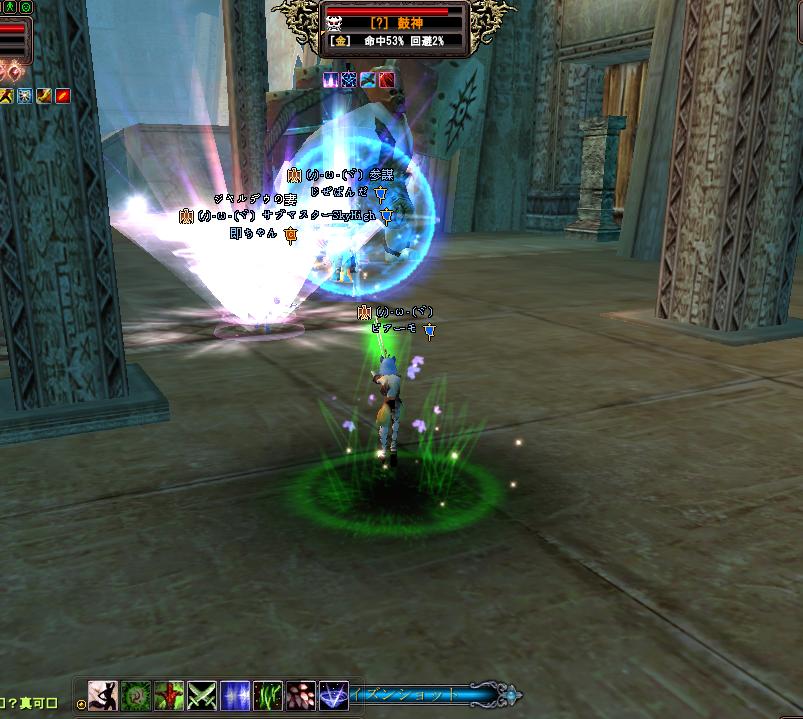Check the white starburst buff icon

coord(24,96)
